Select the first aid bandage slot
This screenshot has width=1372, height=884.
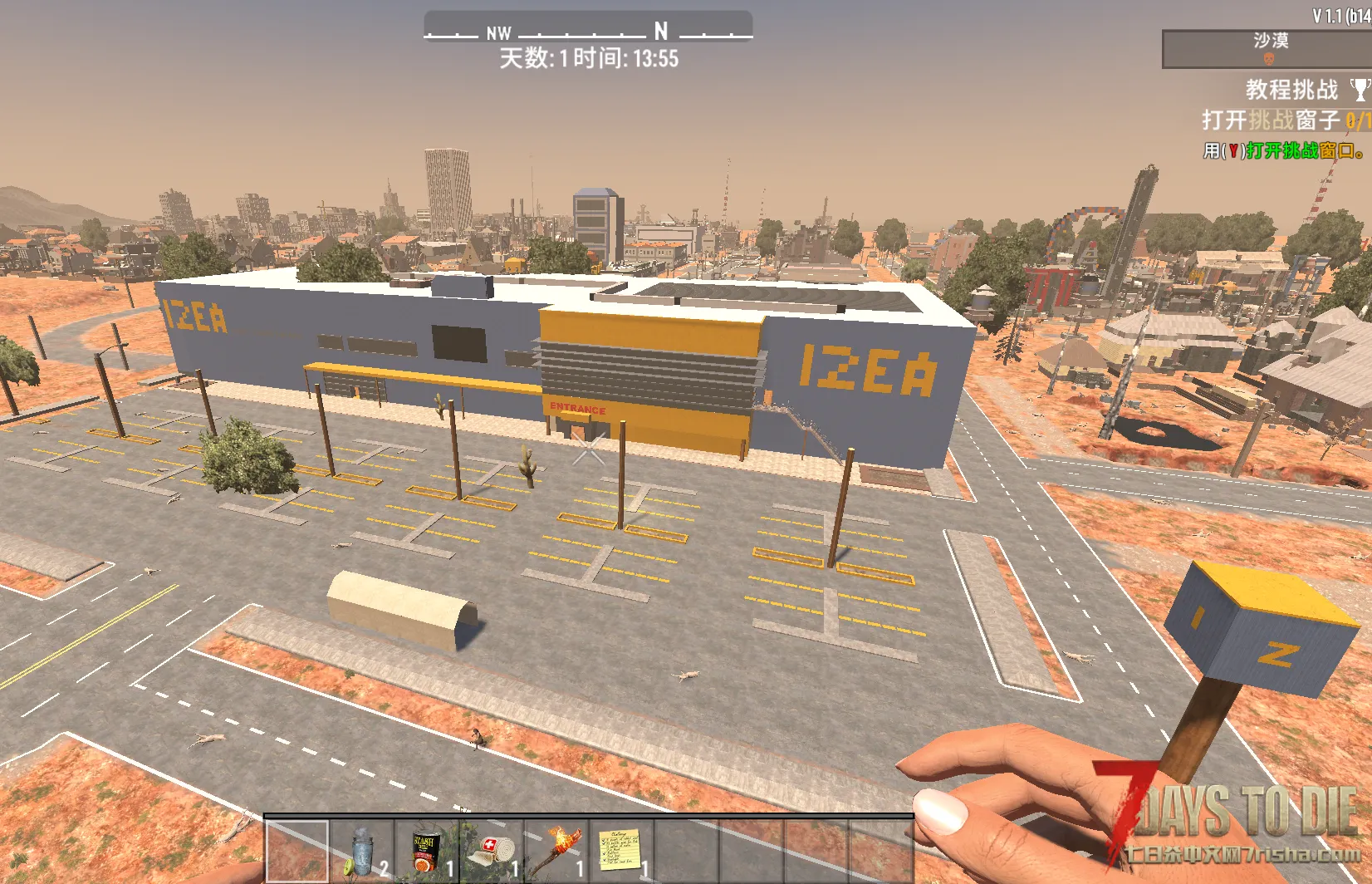pos(492,851)
